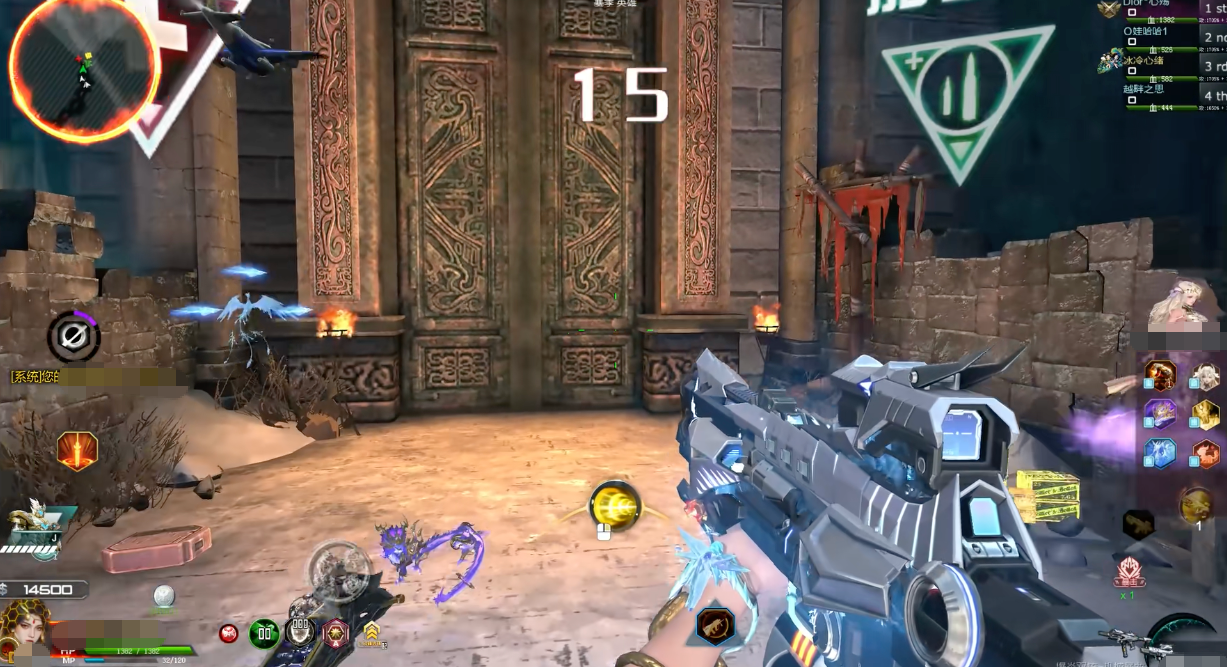Activate the orange sword hexagon skill
Screen dimensions: 1228x668
click(77, 451)
